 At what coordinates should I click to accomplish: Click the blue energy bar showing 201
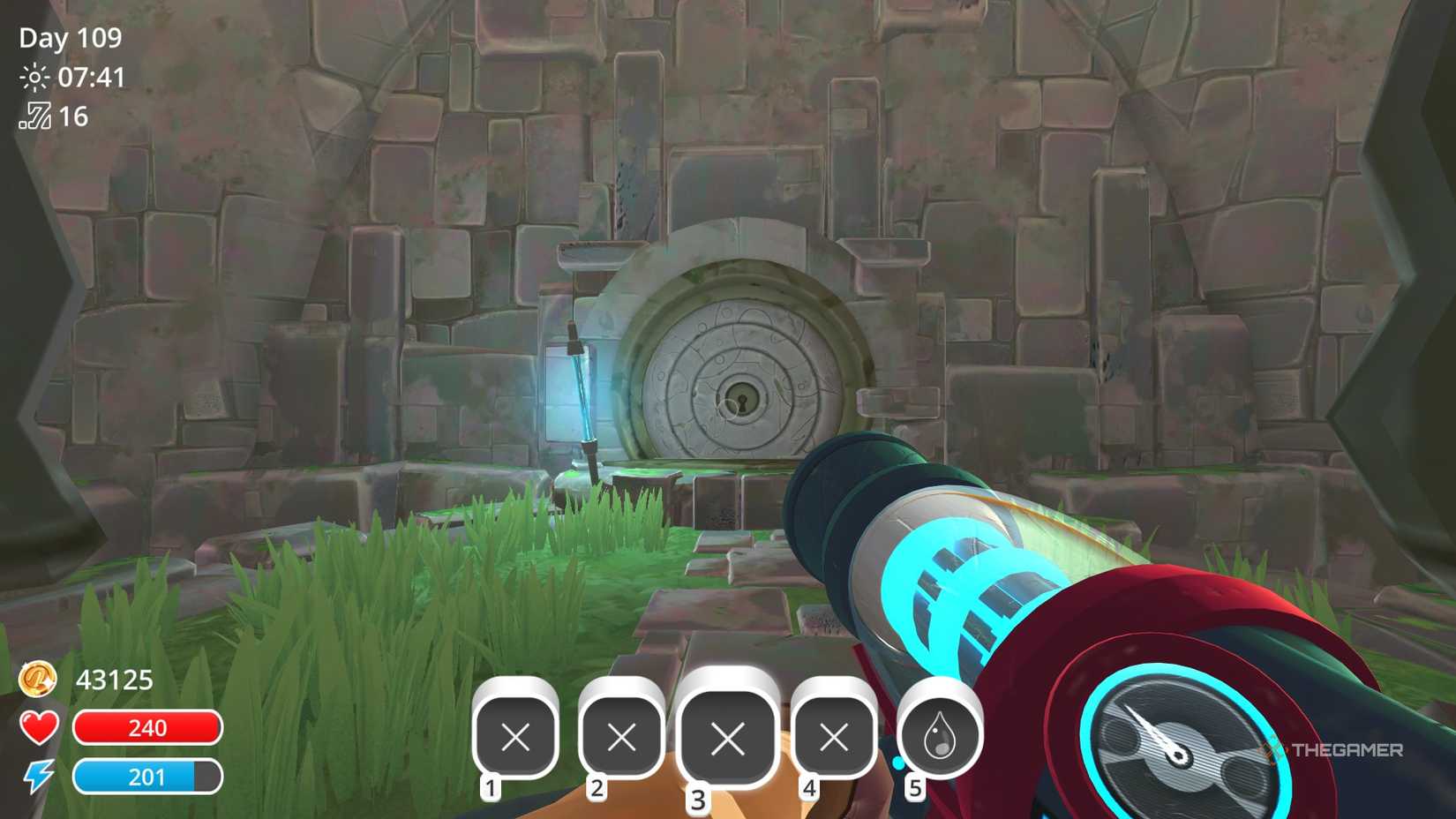coord(148,778)
